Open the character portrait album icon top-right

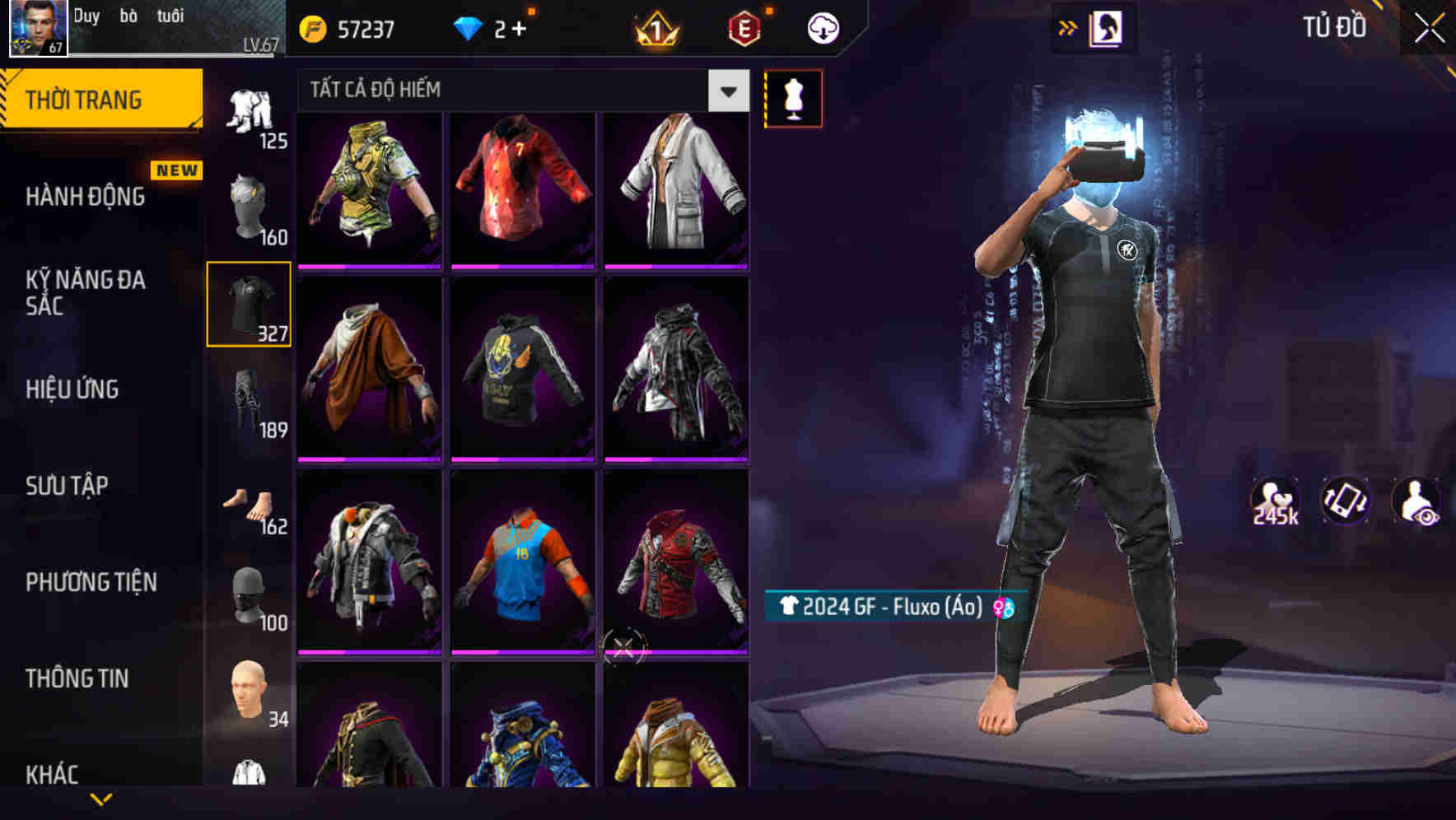[1108, 27]
